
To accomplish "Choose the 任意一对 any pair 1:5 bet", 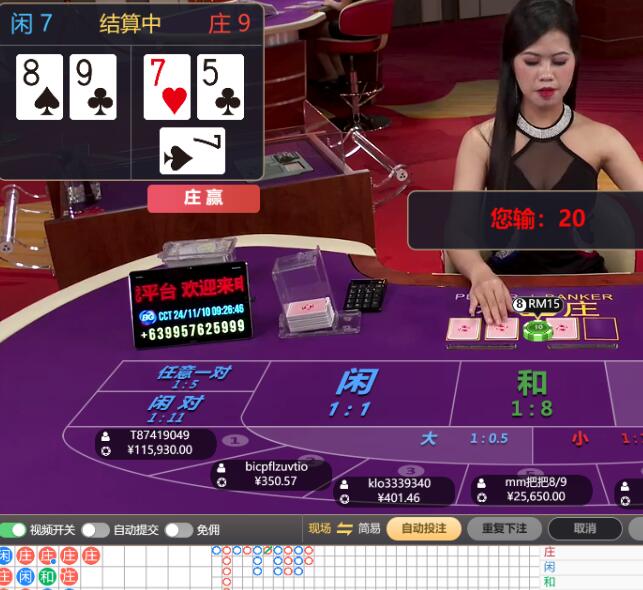I will 192,376.
